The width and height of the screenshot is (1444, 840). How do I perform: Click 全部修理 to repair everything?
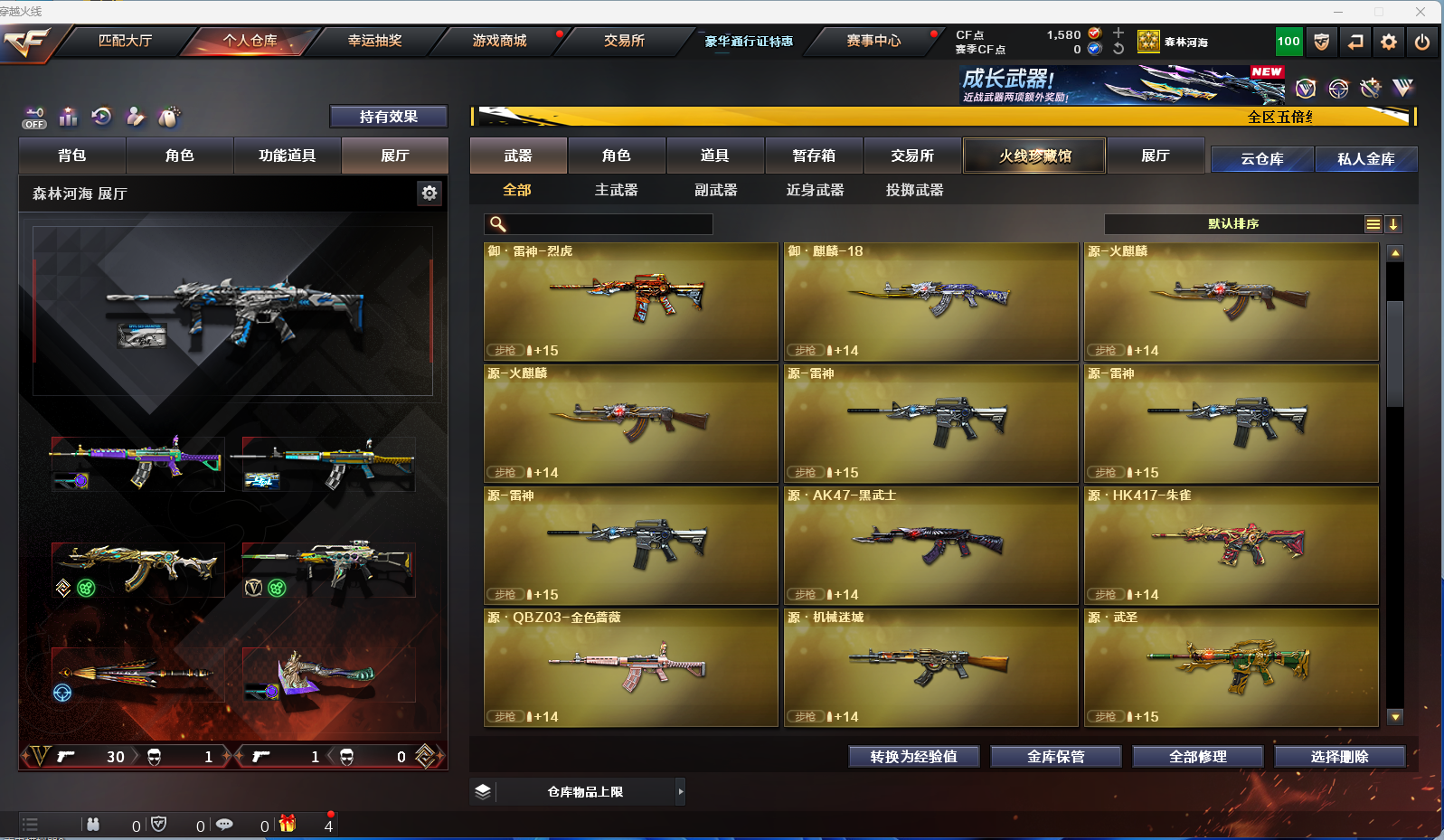pyautogui.click(x=1197, y=757)
